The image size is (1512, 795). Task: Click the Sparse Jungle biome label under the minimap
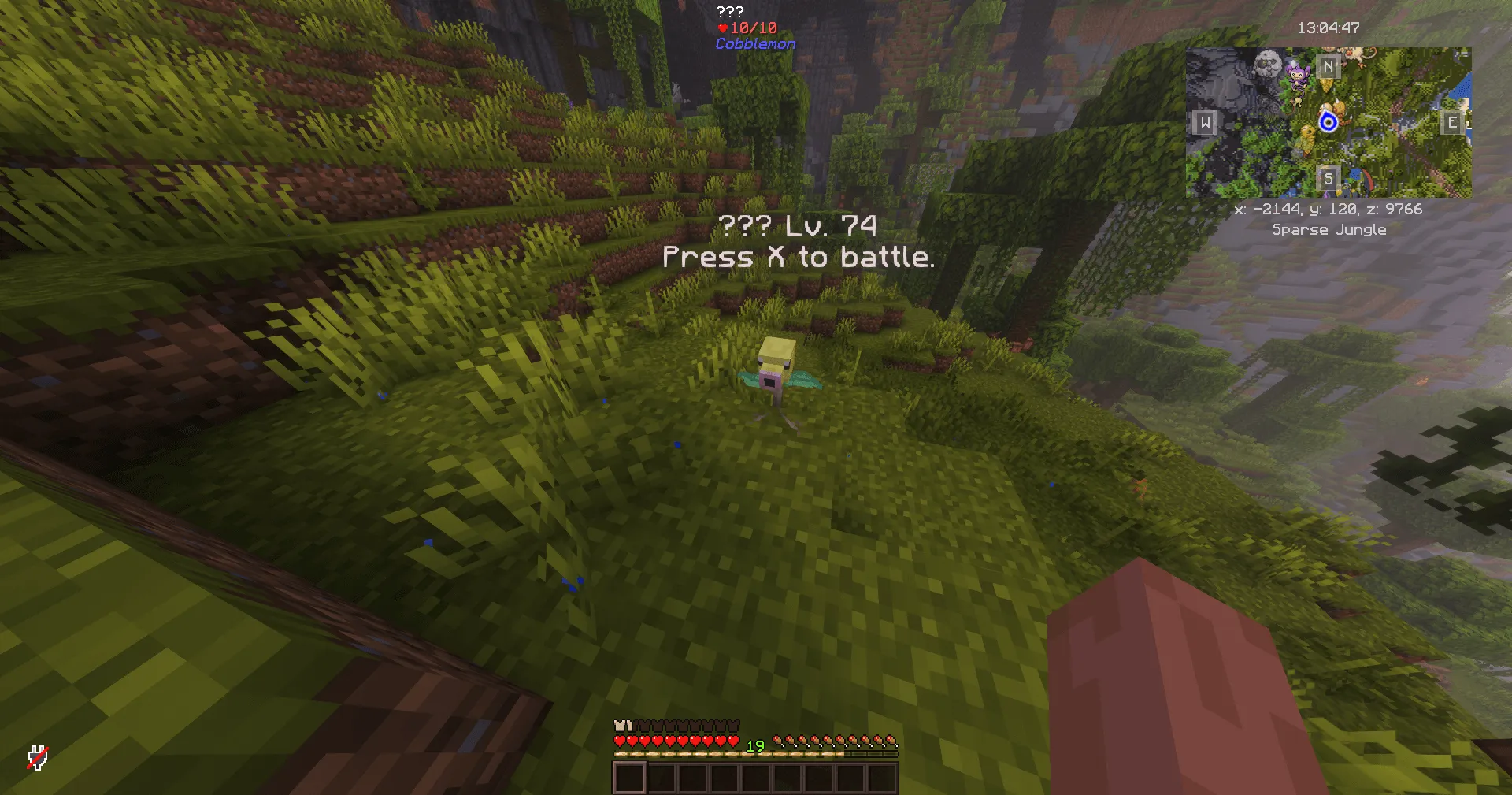pos(1329,229)
